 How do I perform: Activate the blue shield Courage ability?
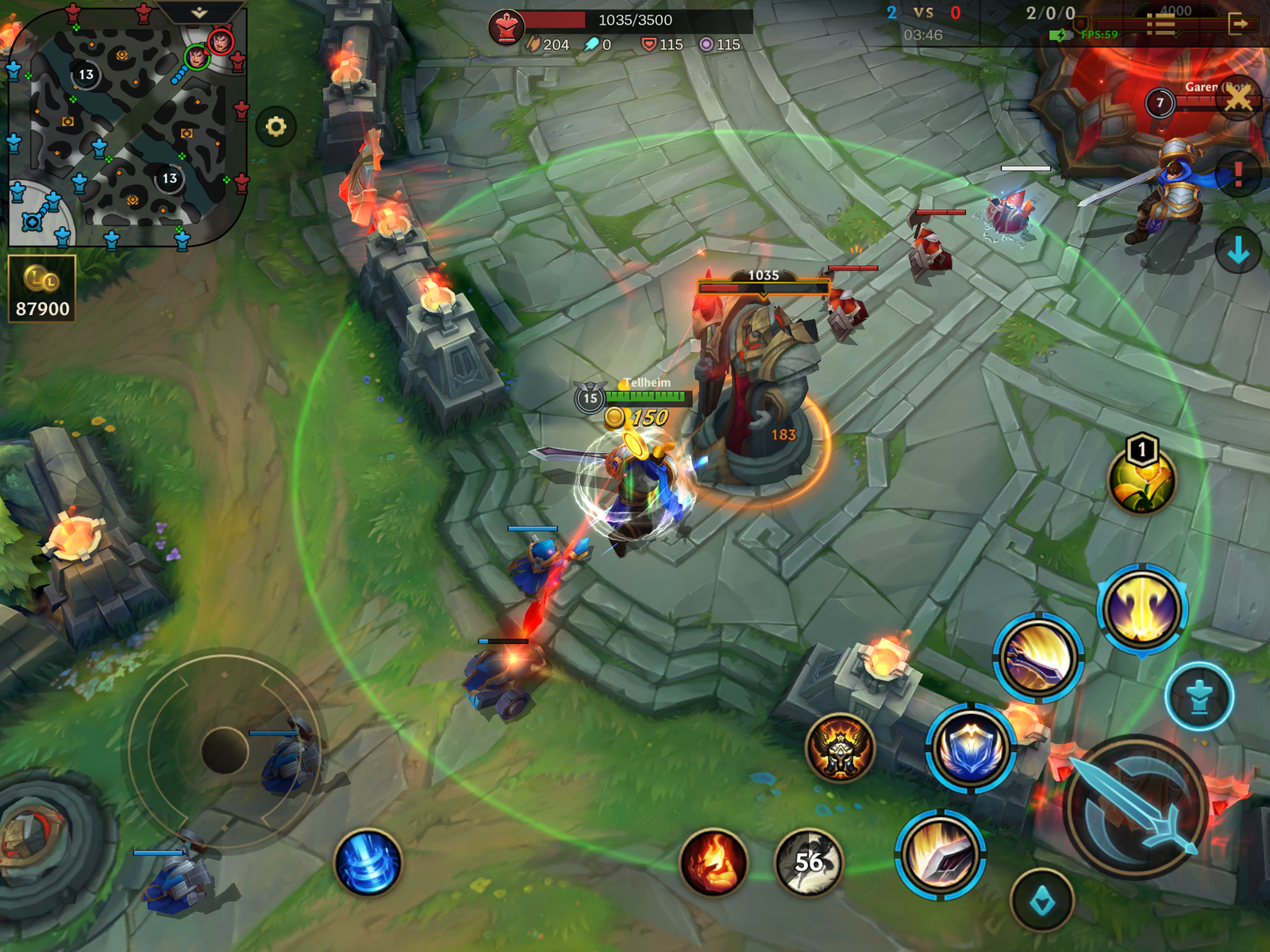(x=970, y=747)
